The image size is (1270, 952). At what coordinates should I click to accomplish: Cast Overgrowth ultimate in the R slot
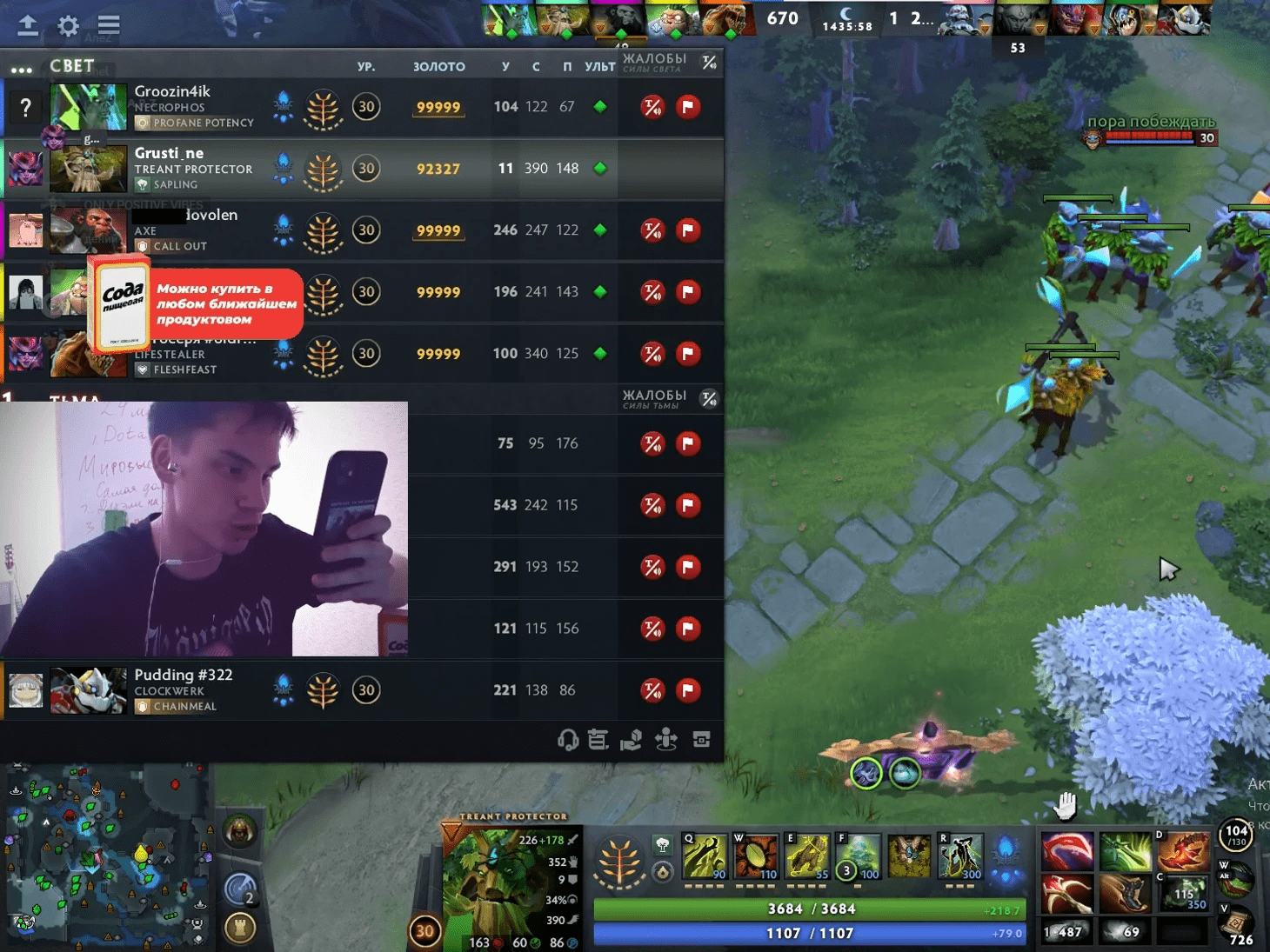pyautogui.click(x=960, y=855)
